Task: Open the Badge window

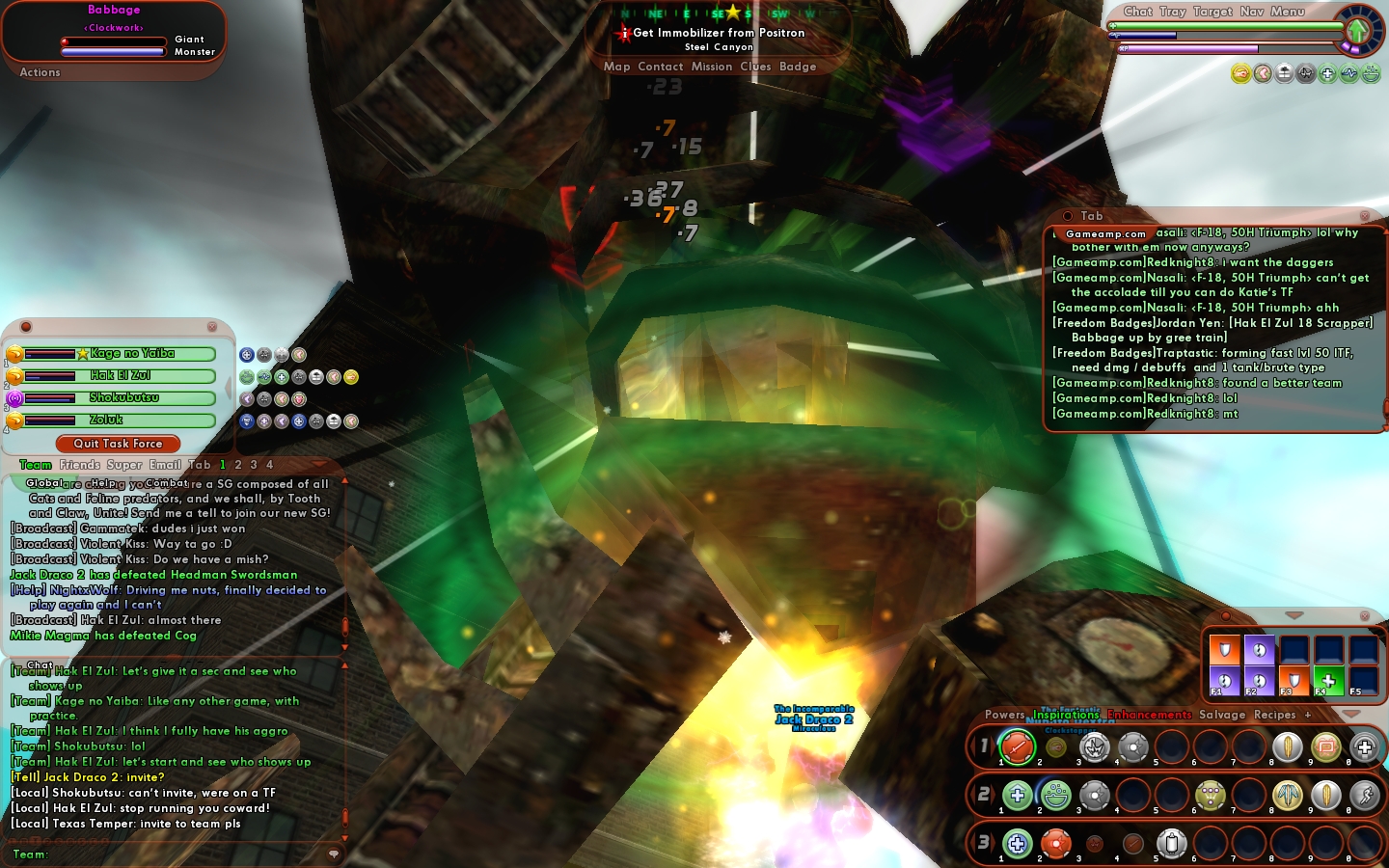Action: tap(798, 67)
